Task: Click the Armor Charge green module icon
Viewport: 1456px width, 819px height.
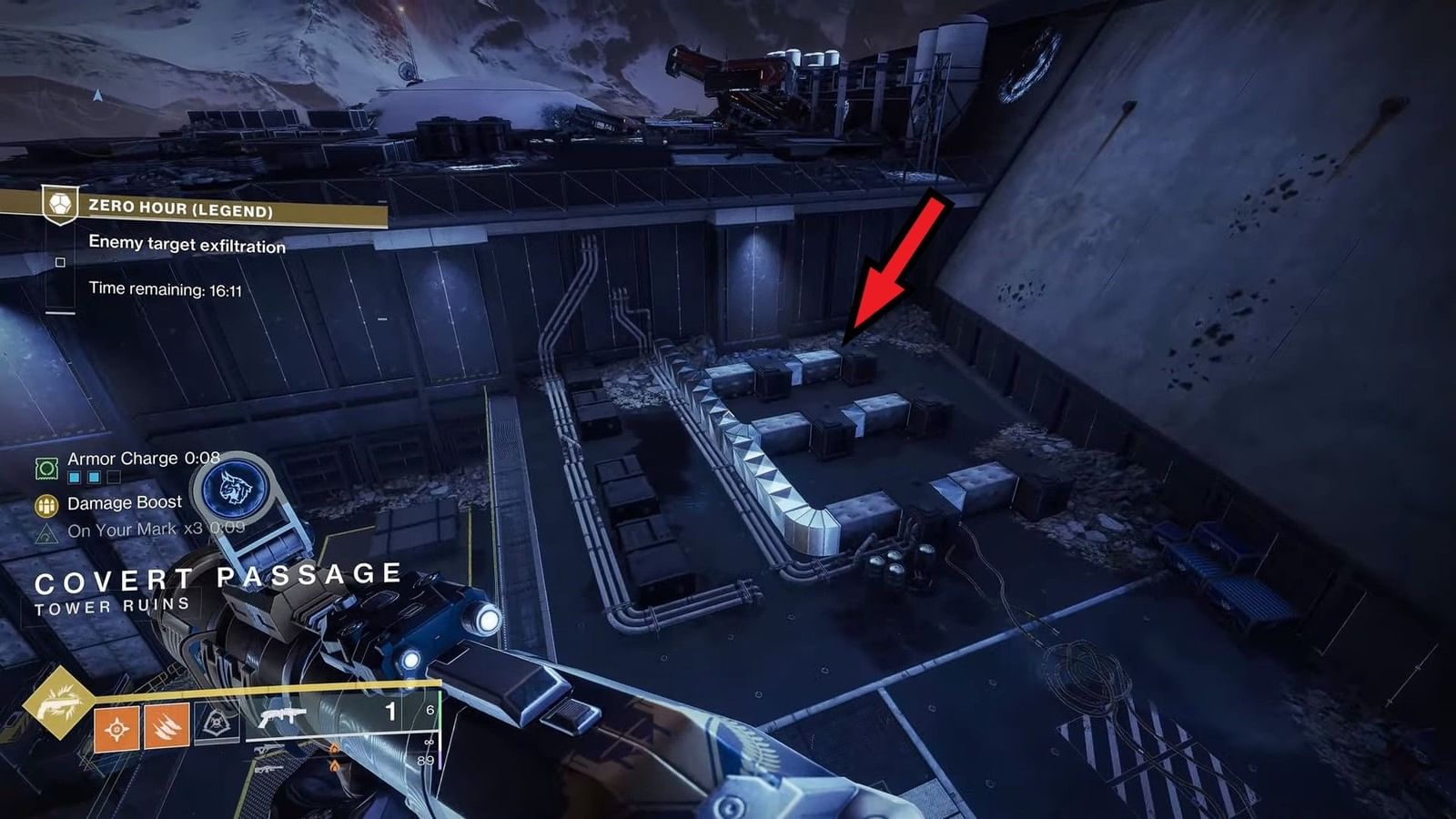Action: [x=45, y=467]
